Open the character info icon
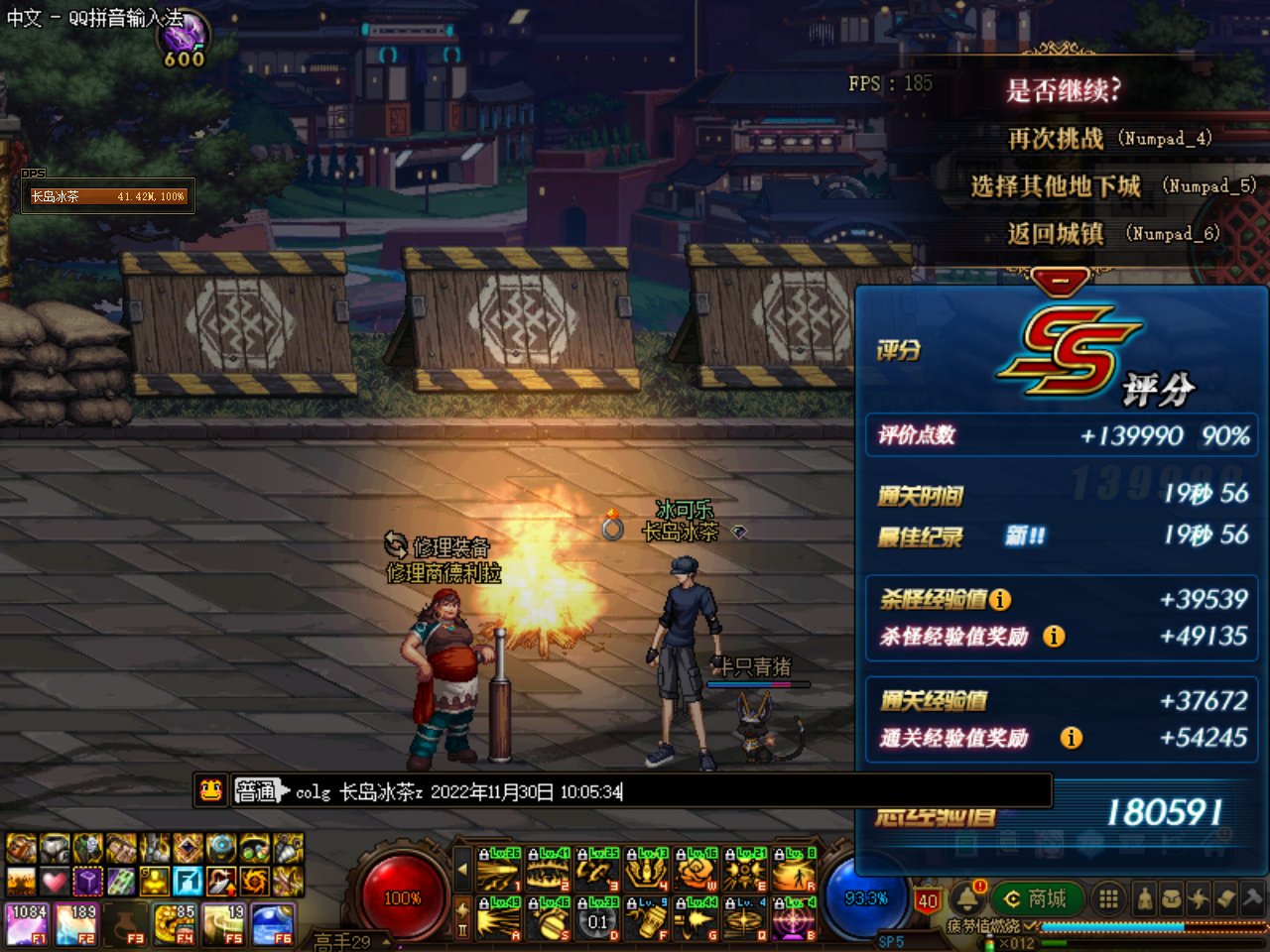This screenshot has height=952, width=1270. [x=1145, y=899]
